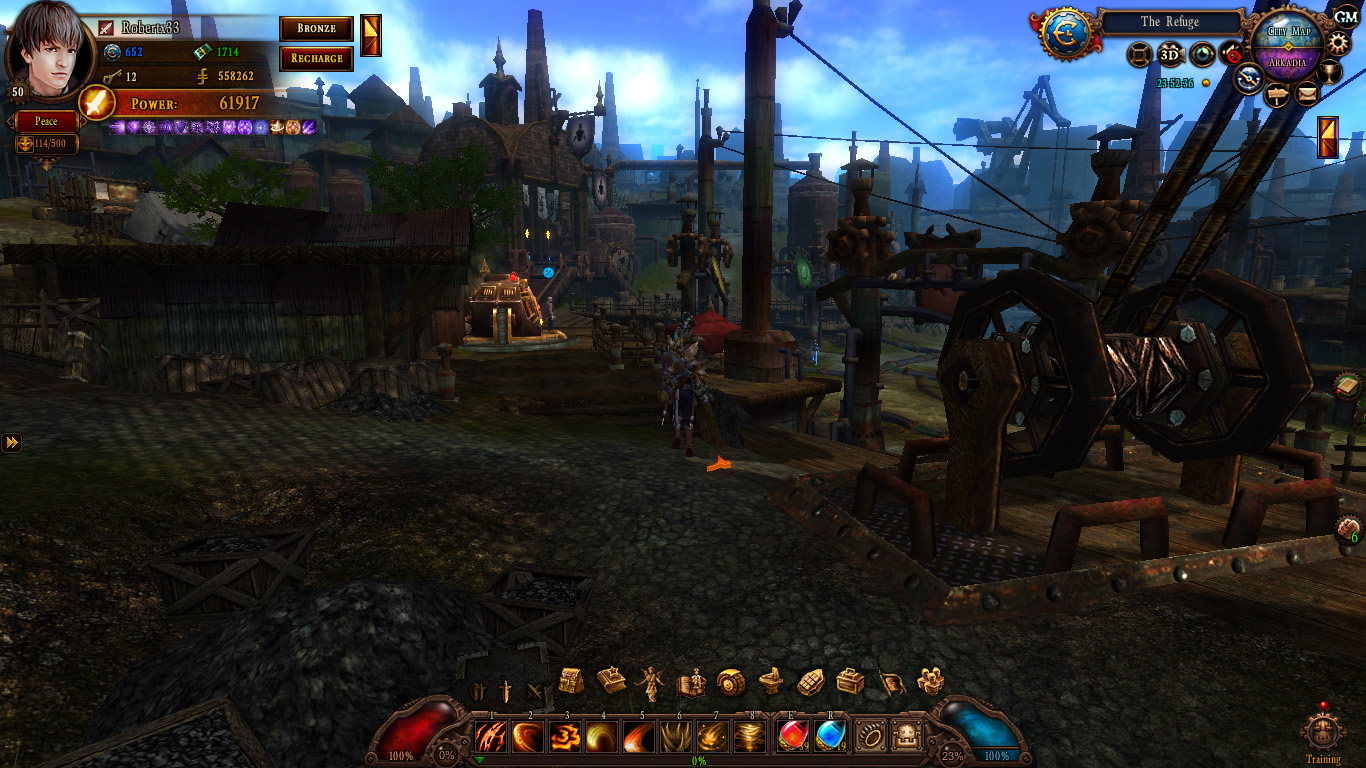
Task: Open the skill book icon with character reading
Action: pyautogui.click(x=689, y=684)
